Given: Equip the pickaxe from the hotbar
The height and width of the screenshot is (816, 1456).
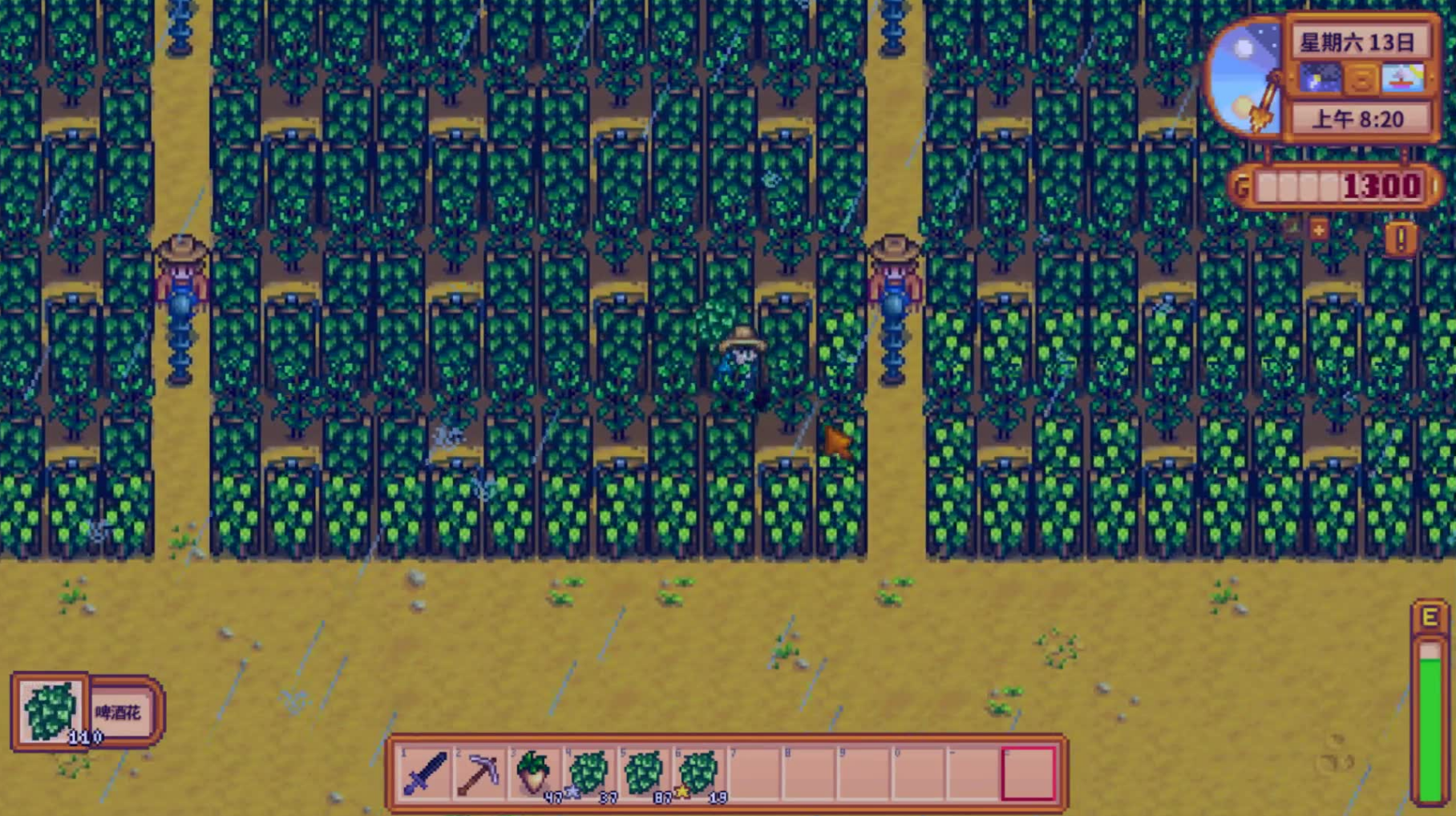Looking at the screenshot, I should coord(479,773).
